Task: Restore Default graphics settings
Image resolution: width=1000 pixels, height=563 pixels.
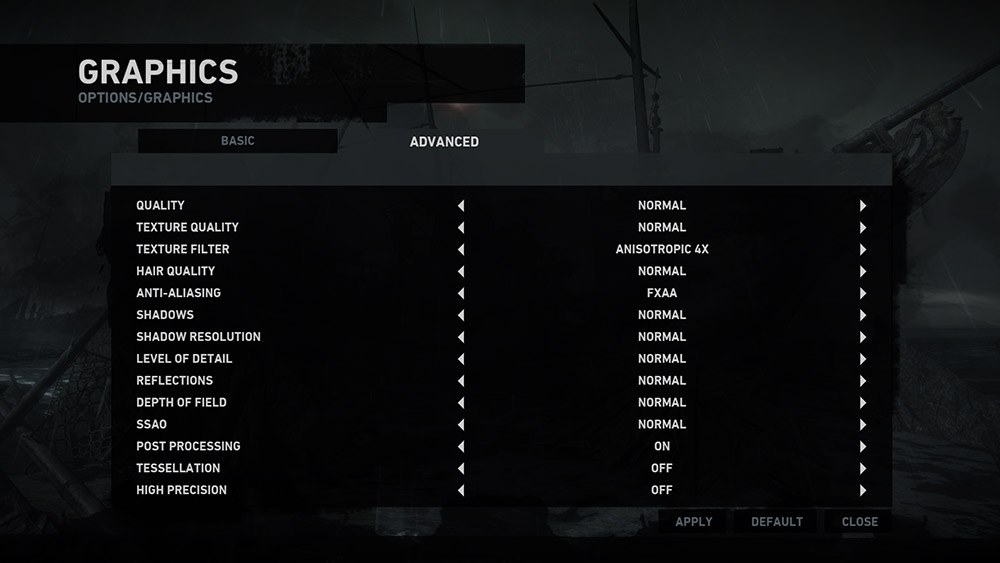Action: pos(777,521)
